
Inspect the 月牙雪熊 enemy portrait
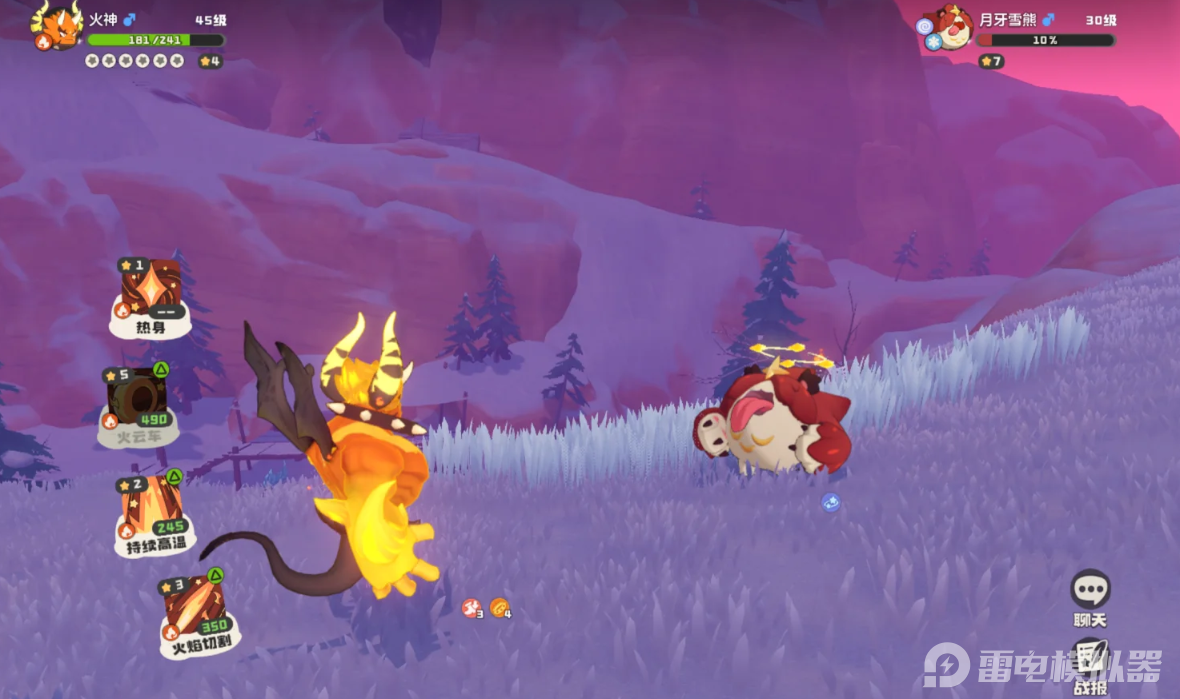951,28
